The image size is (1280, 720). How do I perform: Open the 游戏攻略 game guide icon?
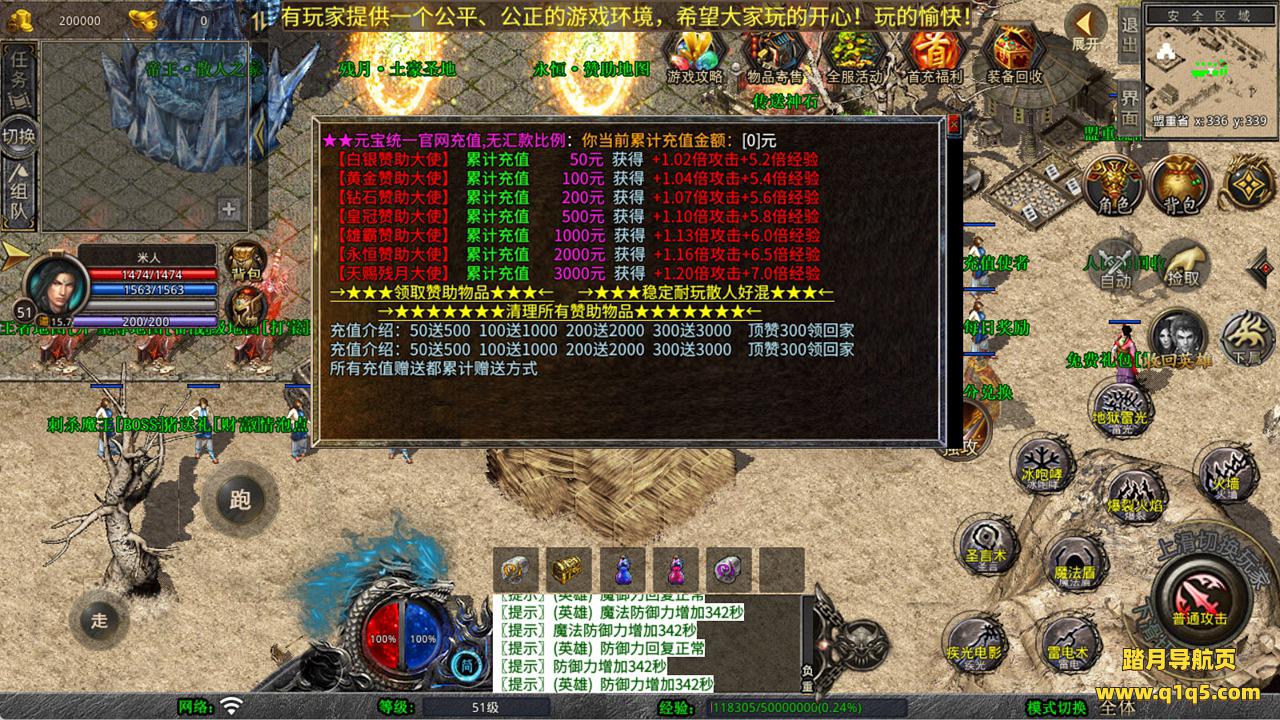tap(695, 53)
